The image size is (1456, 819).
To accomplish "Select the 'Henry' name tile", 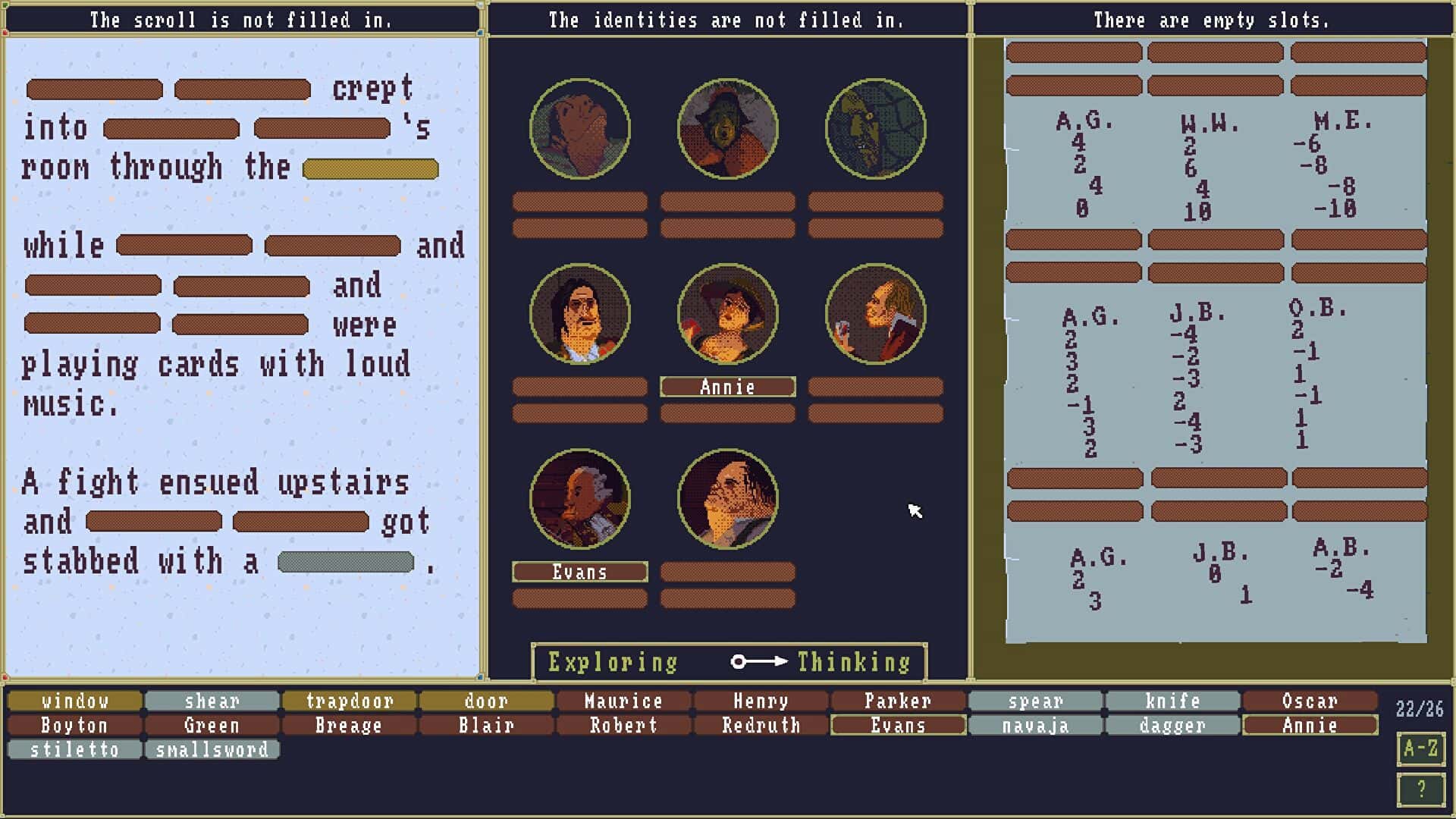I will click(761, 701).
